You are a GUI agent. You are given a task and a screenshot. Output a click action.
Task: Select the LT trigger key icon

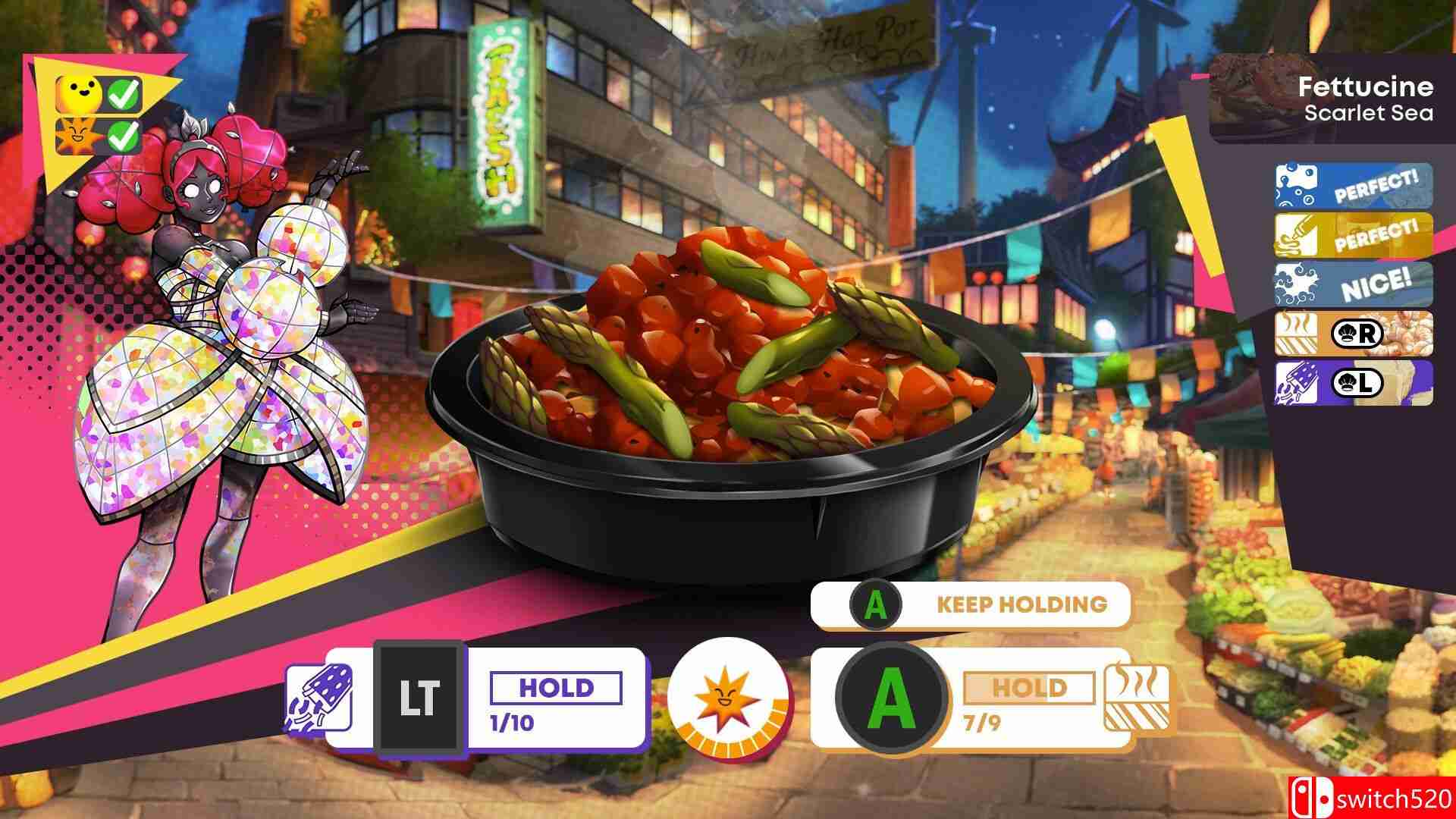point(420,697)
